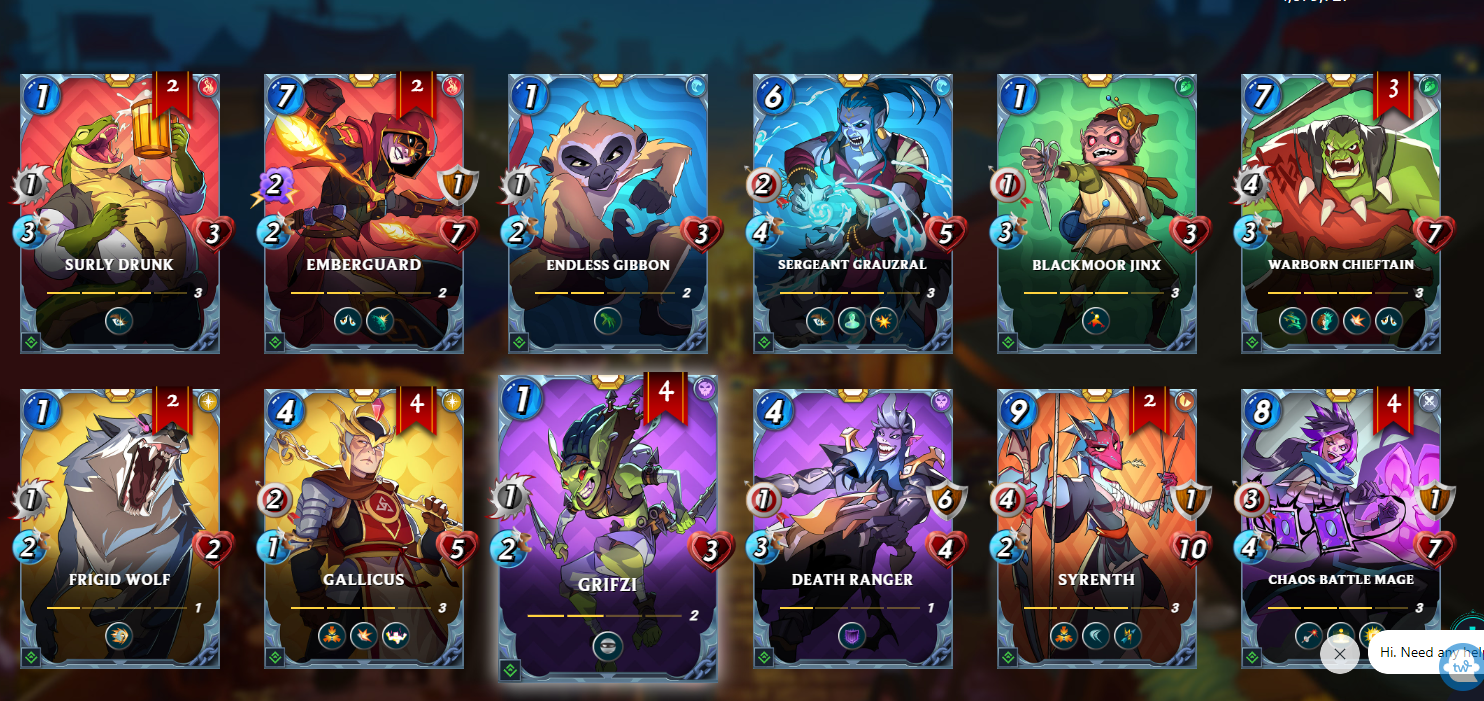This screenshot has height=701, width=1484.
Task: Close the help chat popup
Action: (x=1339, y=654)
